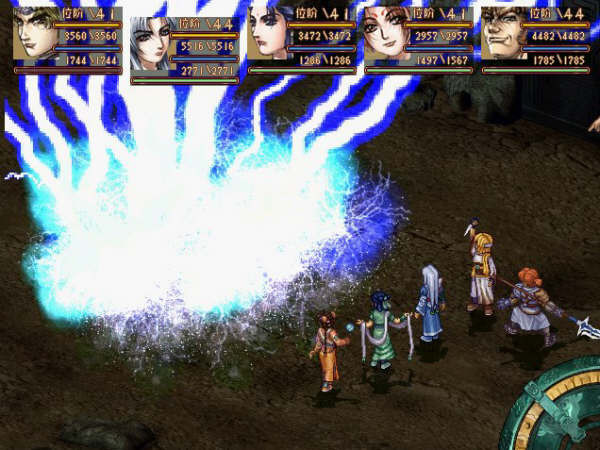The image size is (600, 450).
Task: Select the blond male hero portrait
Action: (36, 36)
